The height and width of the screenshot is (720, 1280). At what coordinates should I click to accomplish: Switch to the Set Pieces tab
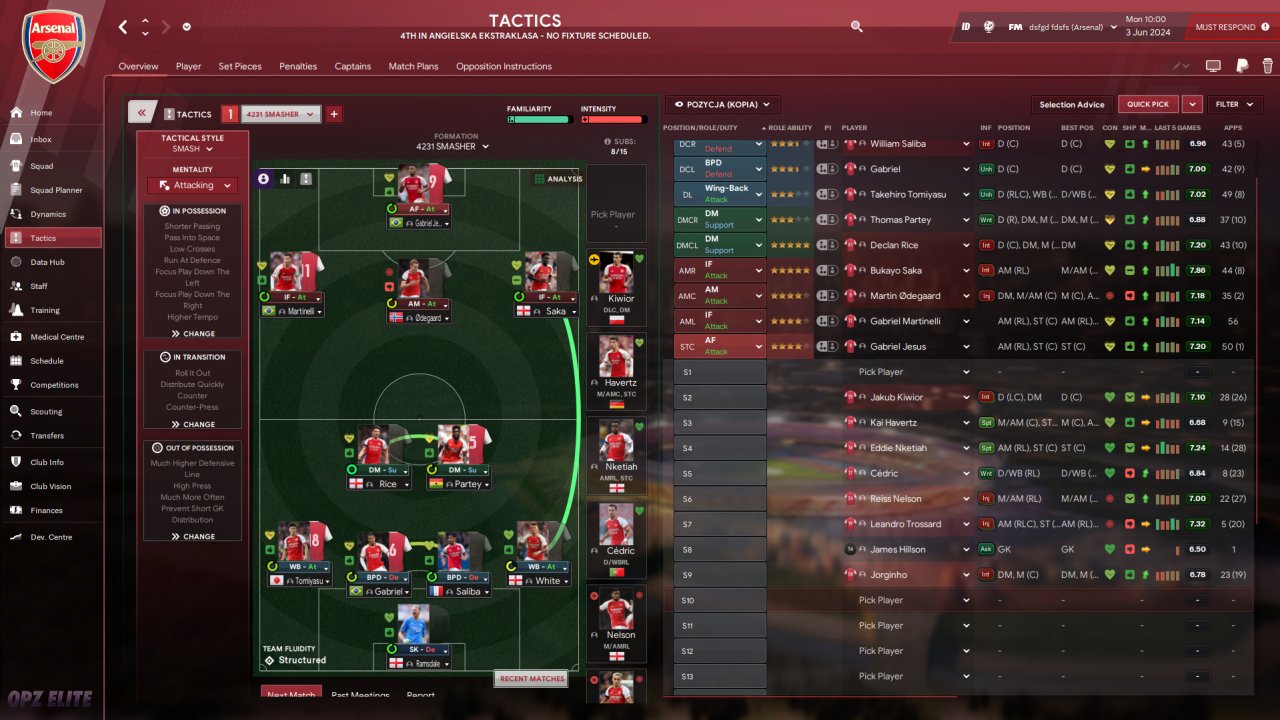pos(240,67)
